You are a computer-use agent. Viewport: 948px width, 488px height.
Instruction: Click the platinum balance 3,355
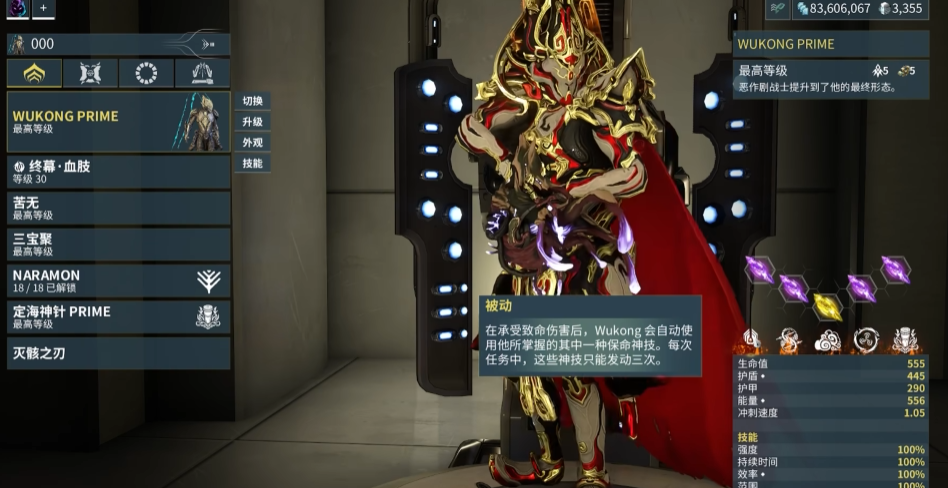click(x=901, y=9)
